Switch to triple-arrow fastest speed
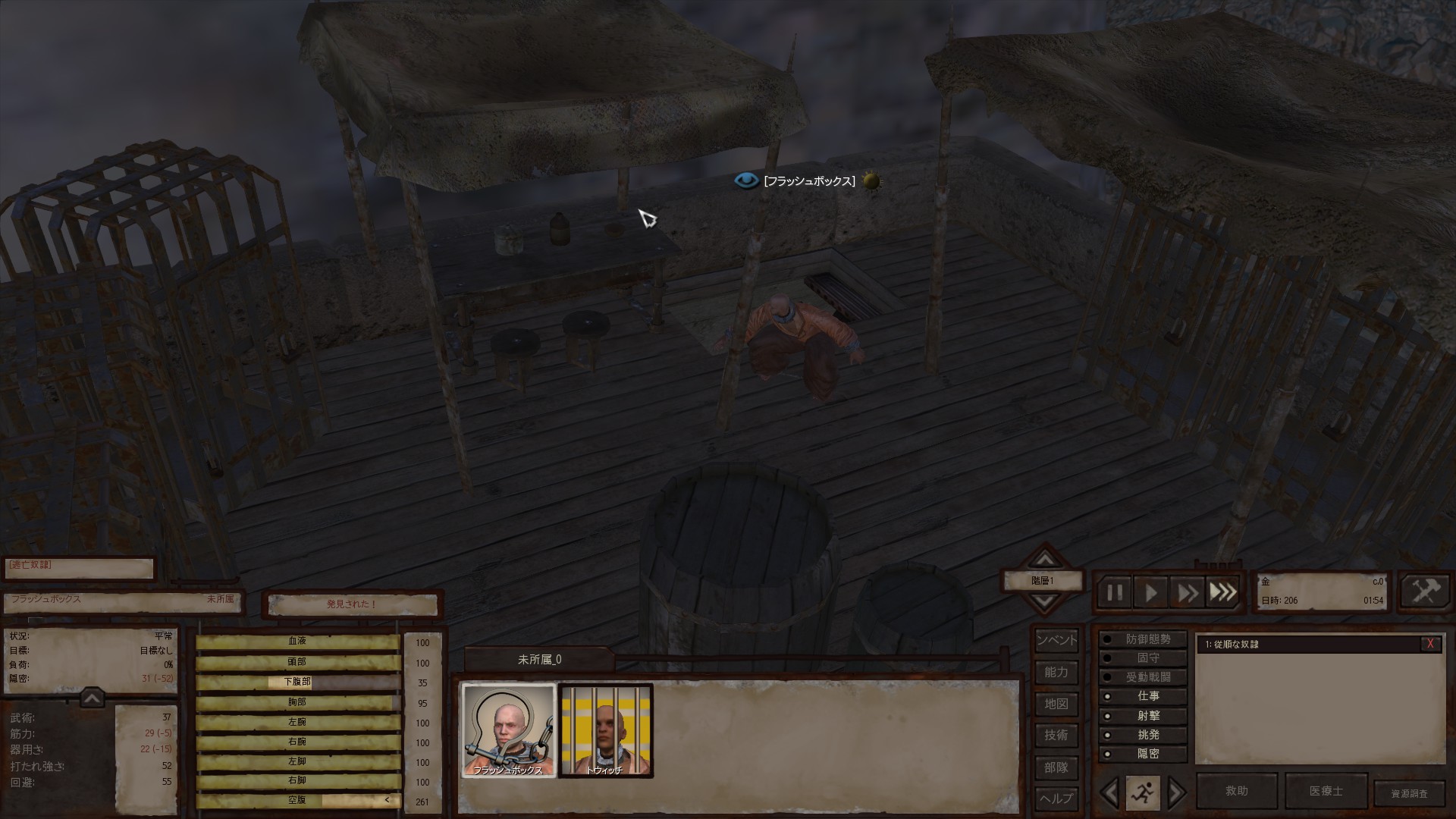This screenshot has width=1456, height=819. point(1222,592)
